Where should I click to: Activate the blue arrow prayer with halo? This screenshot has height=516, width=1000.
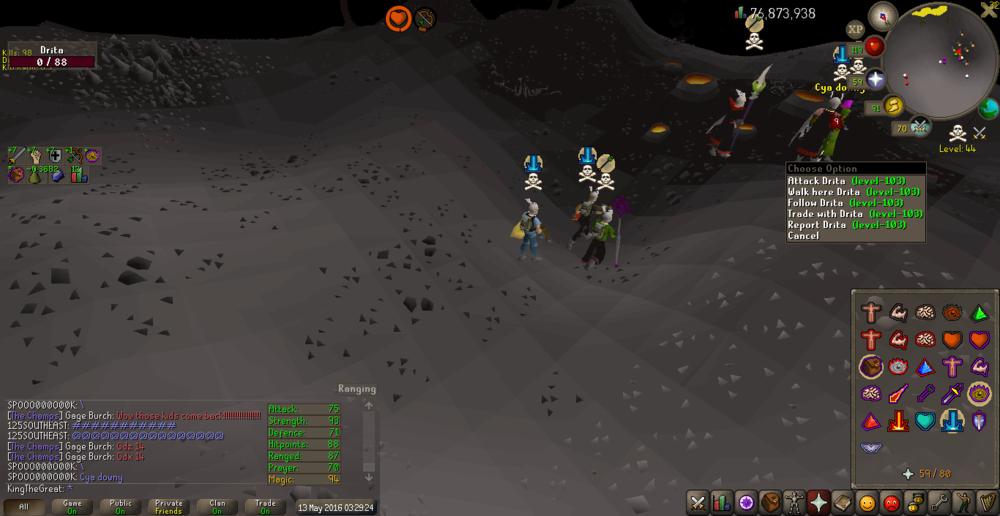(x=951, y=420)
